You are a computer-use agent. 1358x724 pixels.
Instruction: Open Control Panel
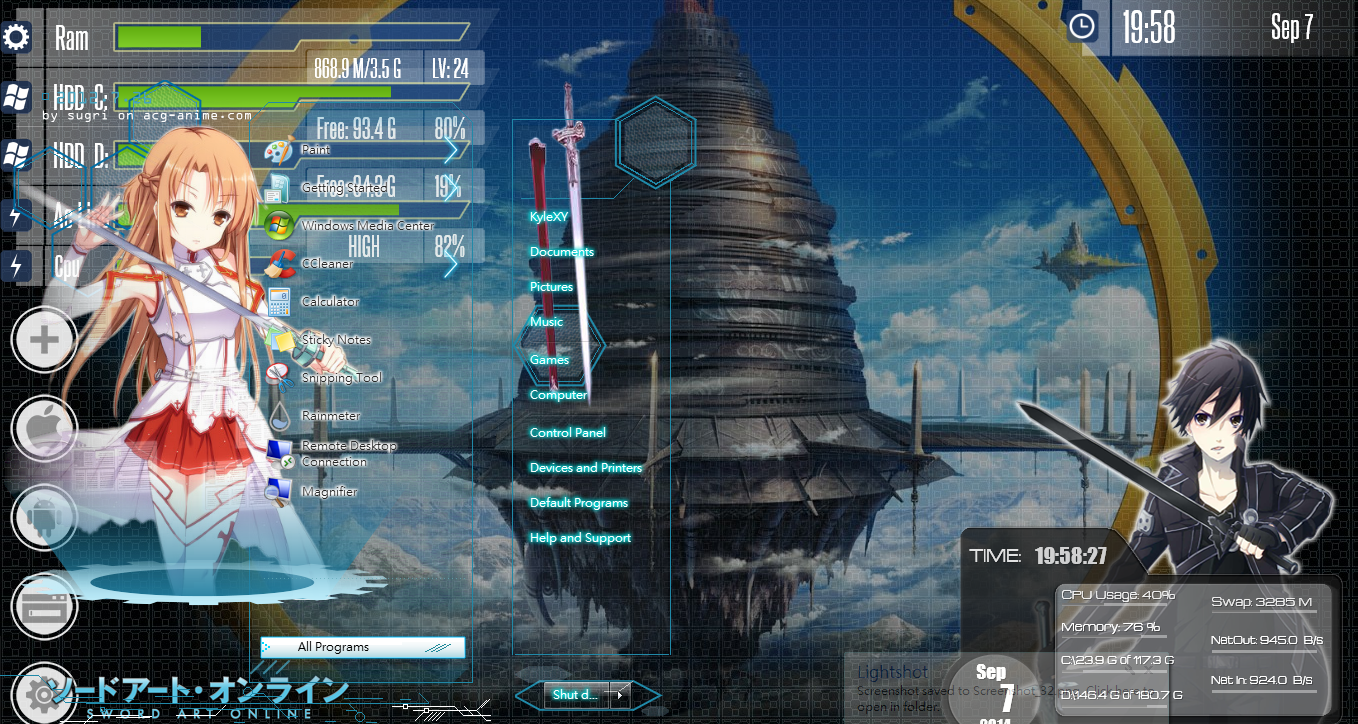[x=567, y=433]
